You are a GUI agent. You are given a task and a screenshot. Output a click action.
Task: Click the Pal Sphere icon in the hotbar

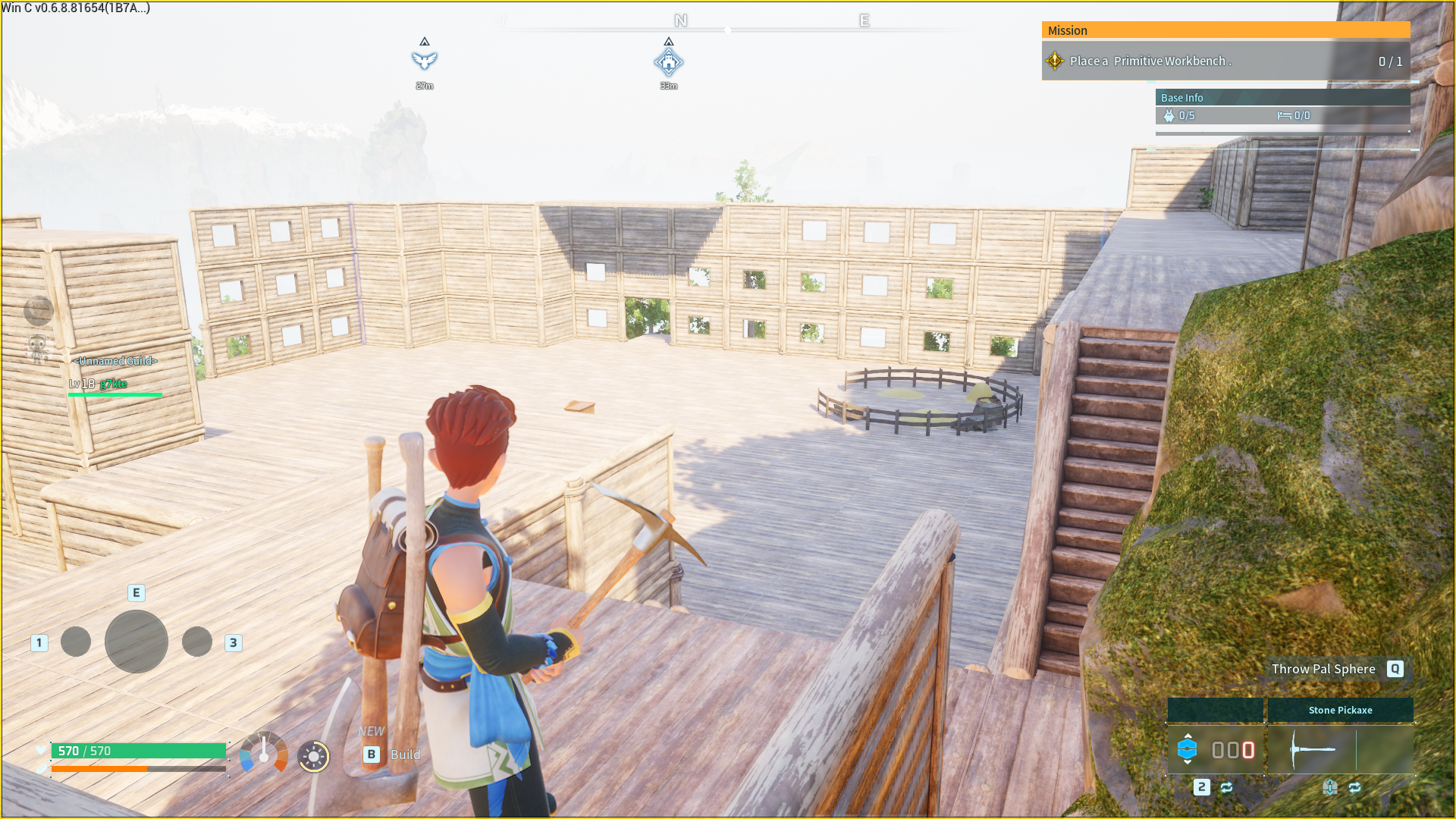(1188, 750)
